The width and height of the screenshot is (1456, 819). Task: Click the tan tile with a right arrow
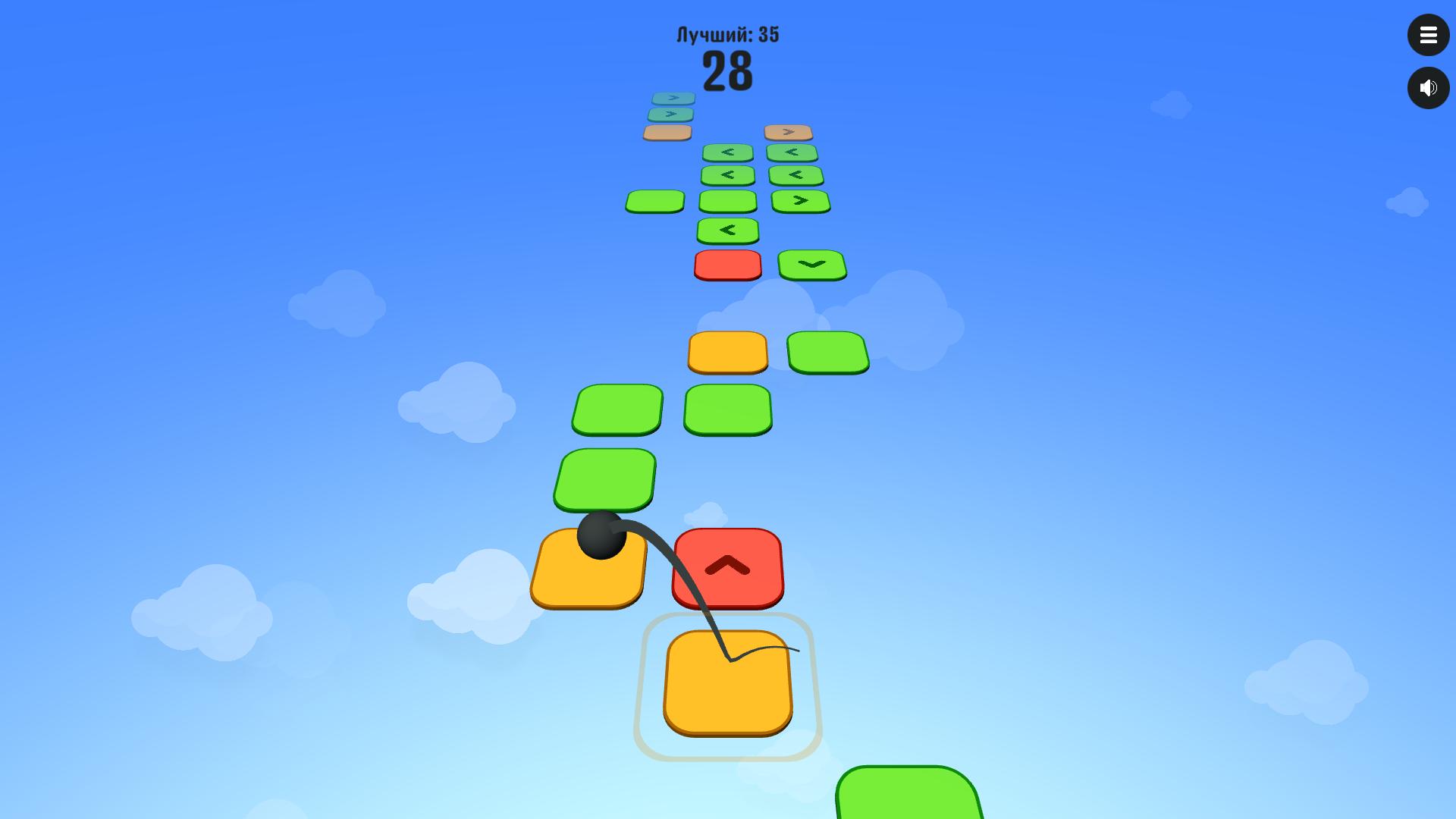point(789,131)
